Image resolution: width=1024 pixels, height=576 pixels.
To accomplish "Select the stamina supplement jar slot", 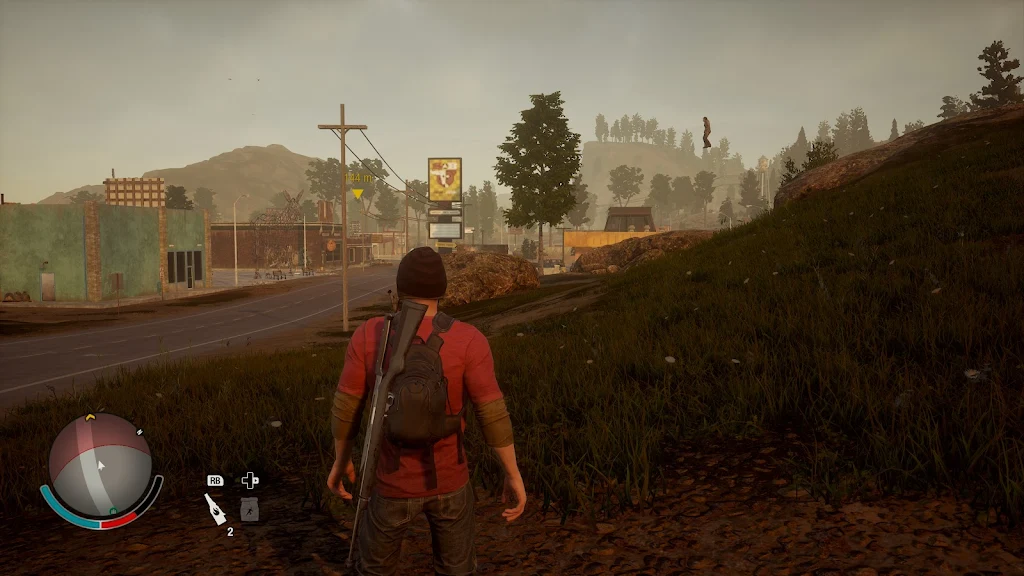I will click(x=250, y=509).
